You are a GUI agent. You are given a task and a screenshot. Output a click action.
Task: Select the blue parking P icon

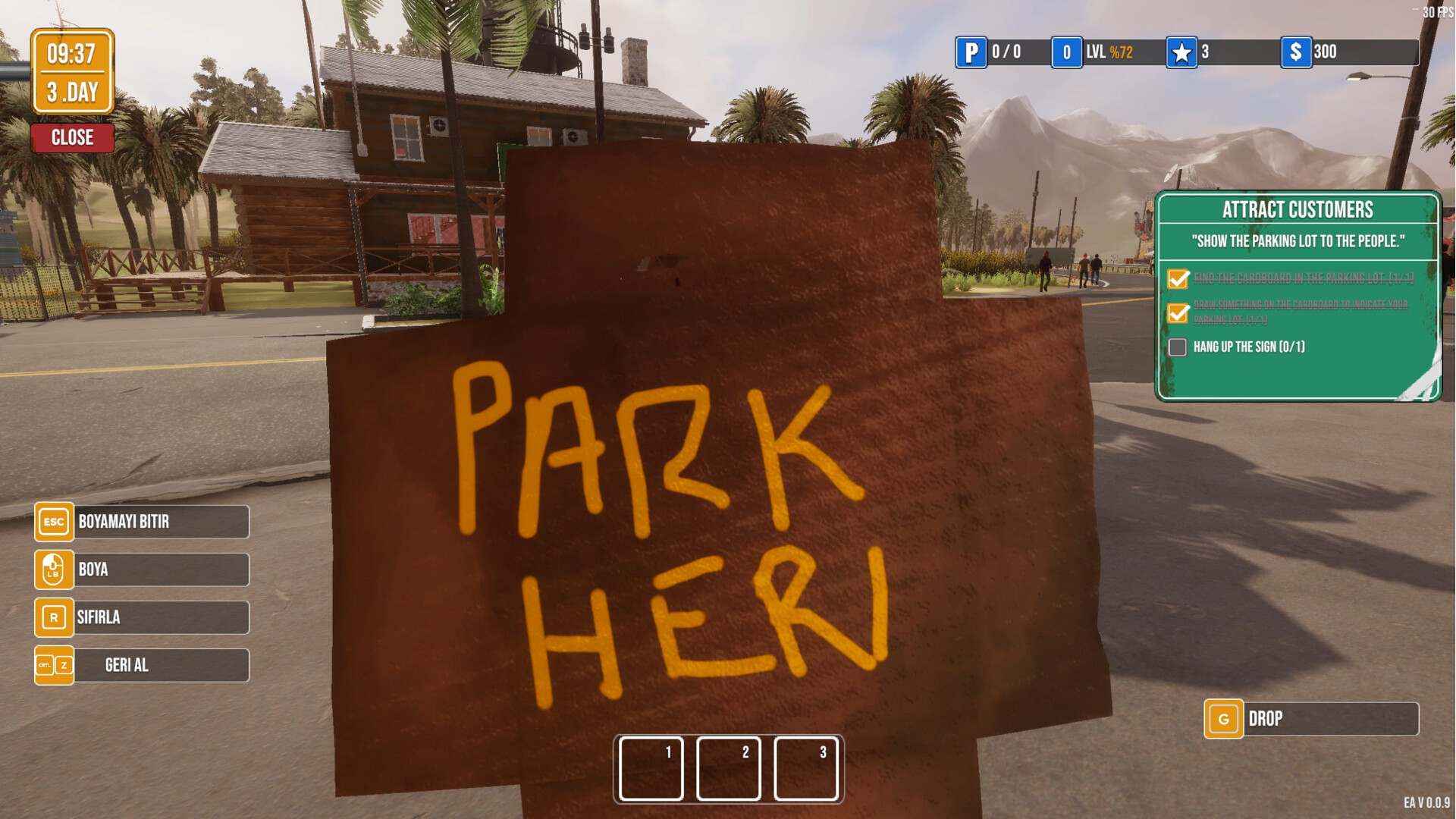pos(971,52)
